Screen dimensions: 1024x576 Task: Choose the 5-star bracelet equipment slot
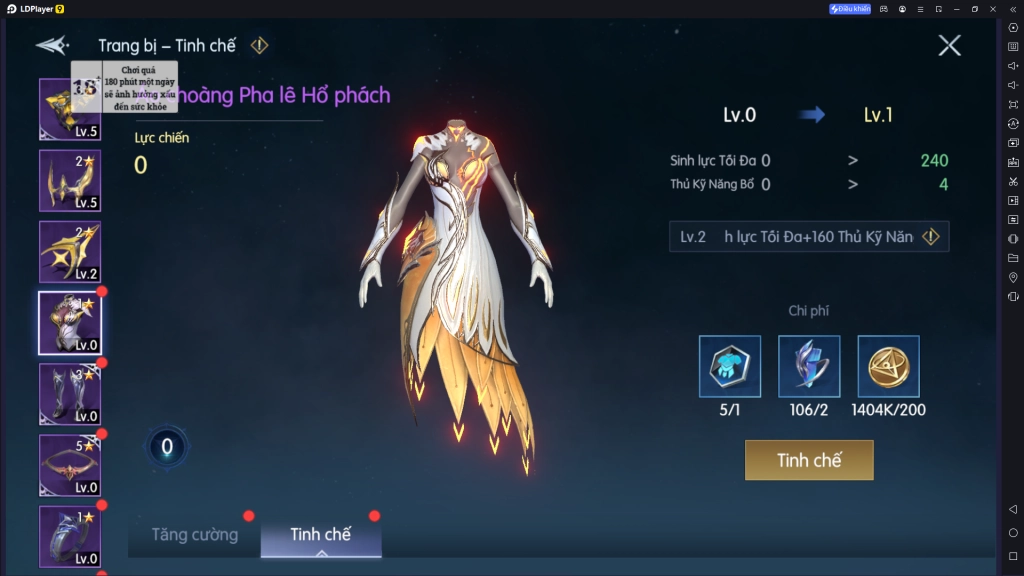pos(70,465)
